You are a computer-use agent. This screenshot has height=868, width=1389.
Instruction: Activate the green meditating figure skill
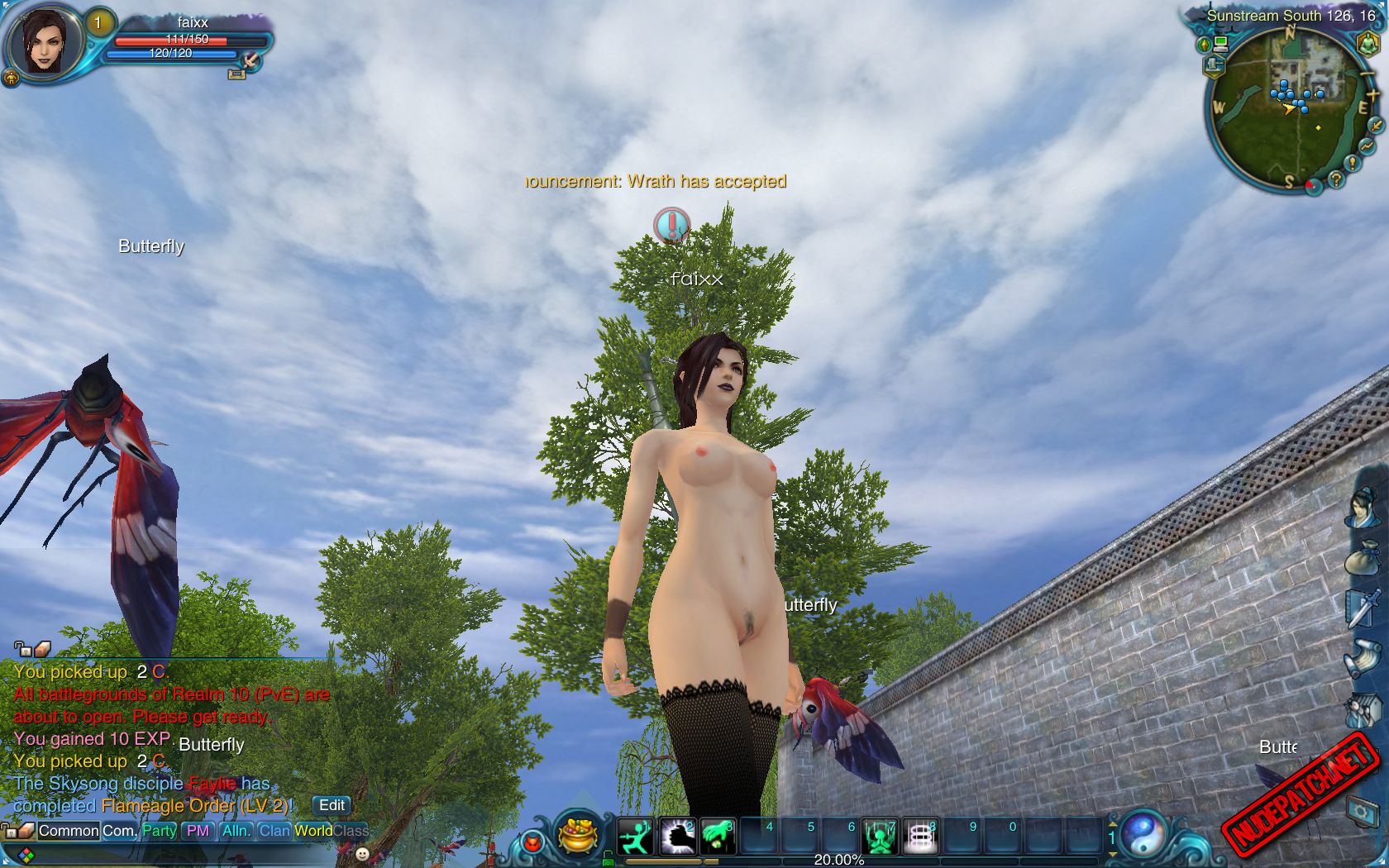tap(880, 837)
